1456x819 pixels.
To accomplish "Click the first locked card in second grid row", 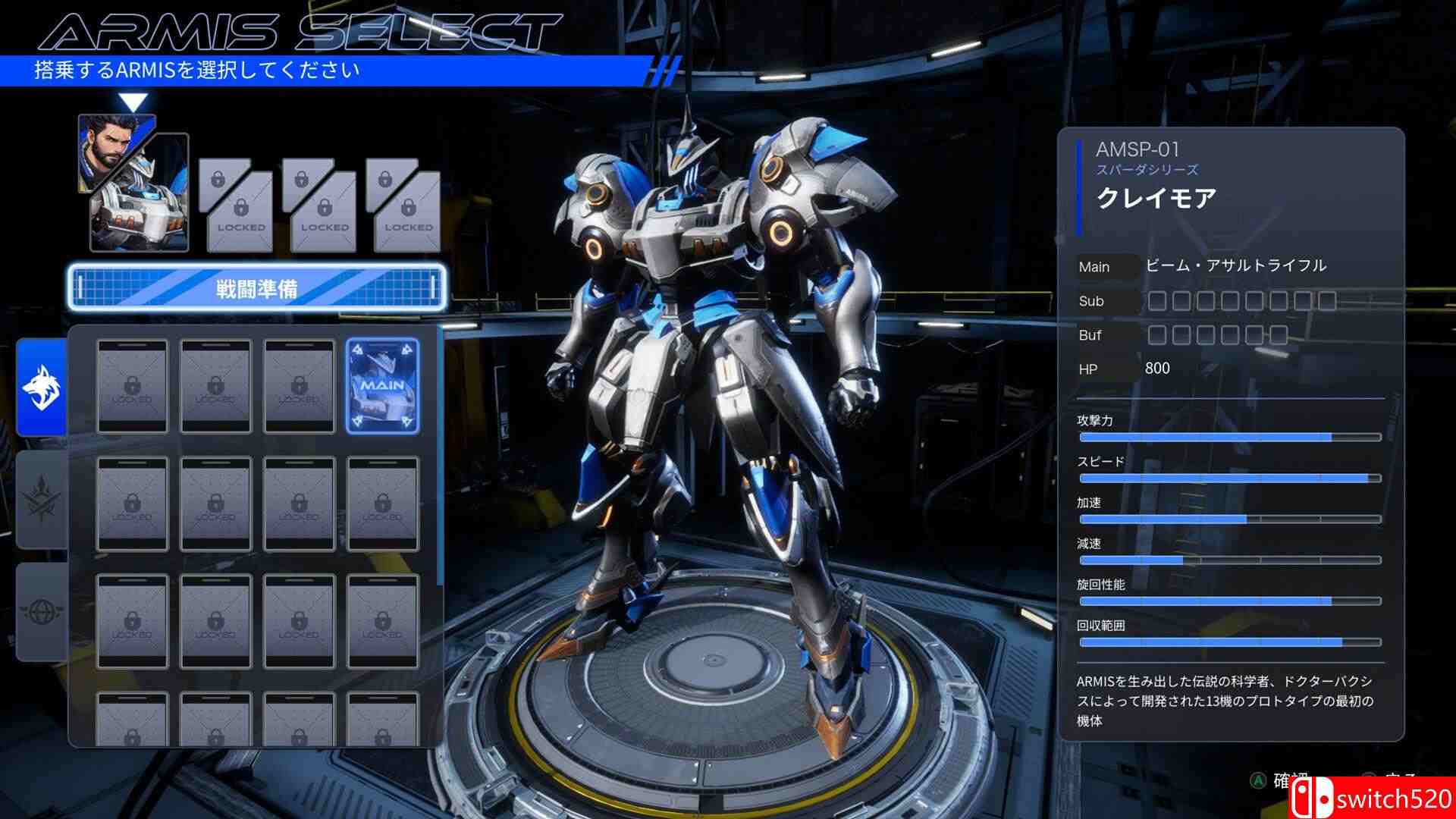I will click(132, 503).
